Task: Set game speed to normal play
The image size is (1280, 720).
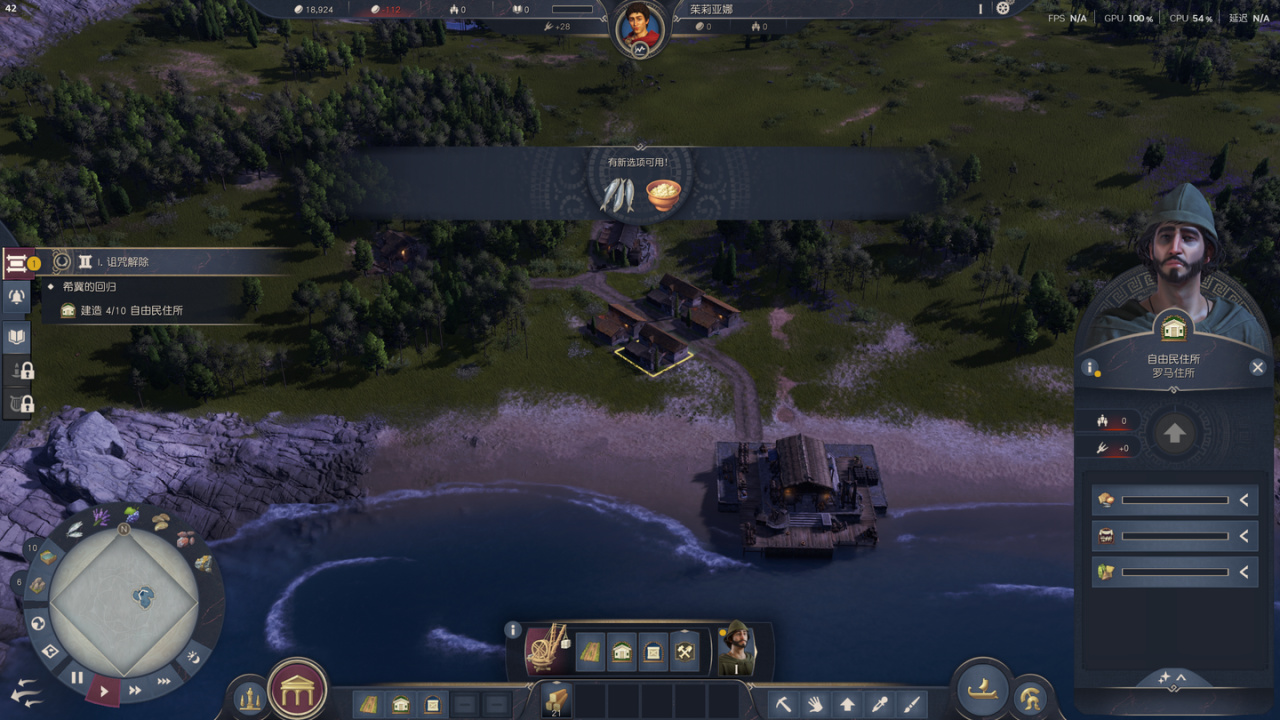Action: (104, 689)
